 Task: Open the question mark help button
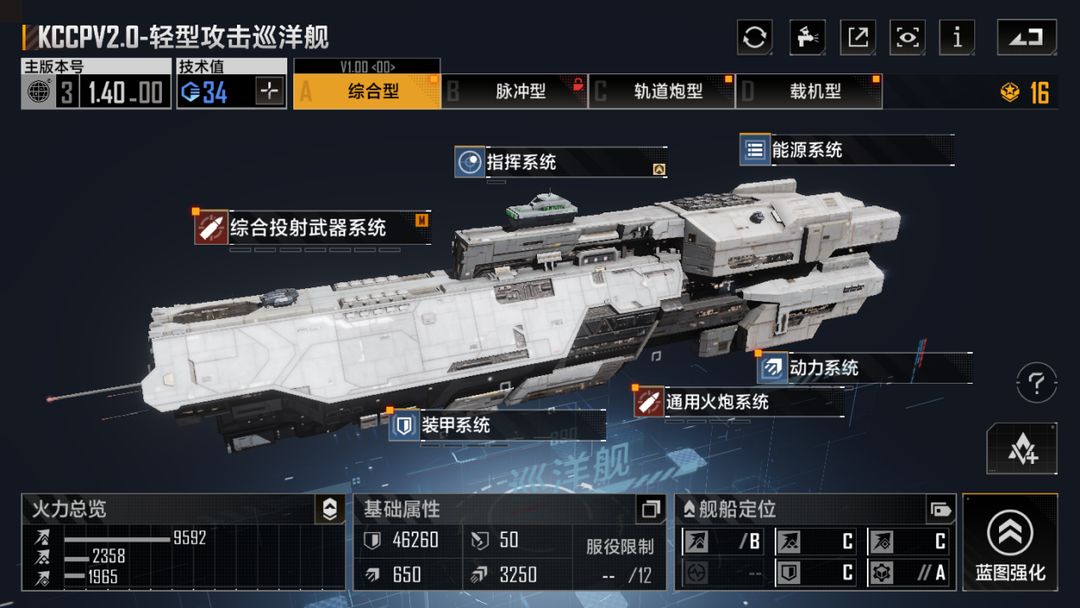(1036, 382)
